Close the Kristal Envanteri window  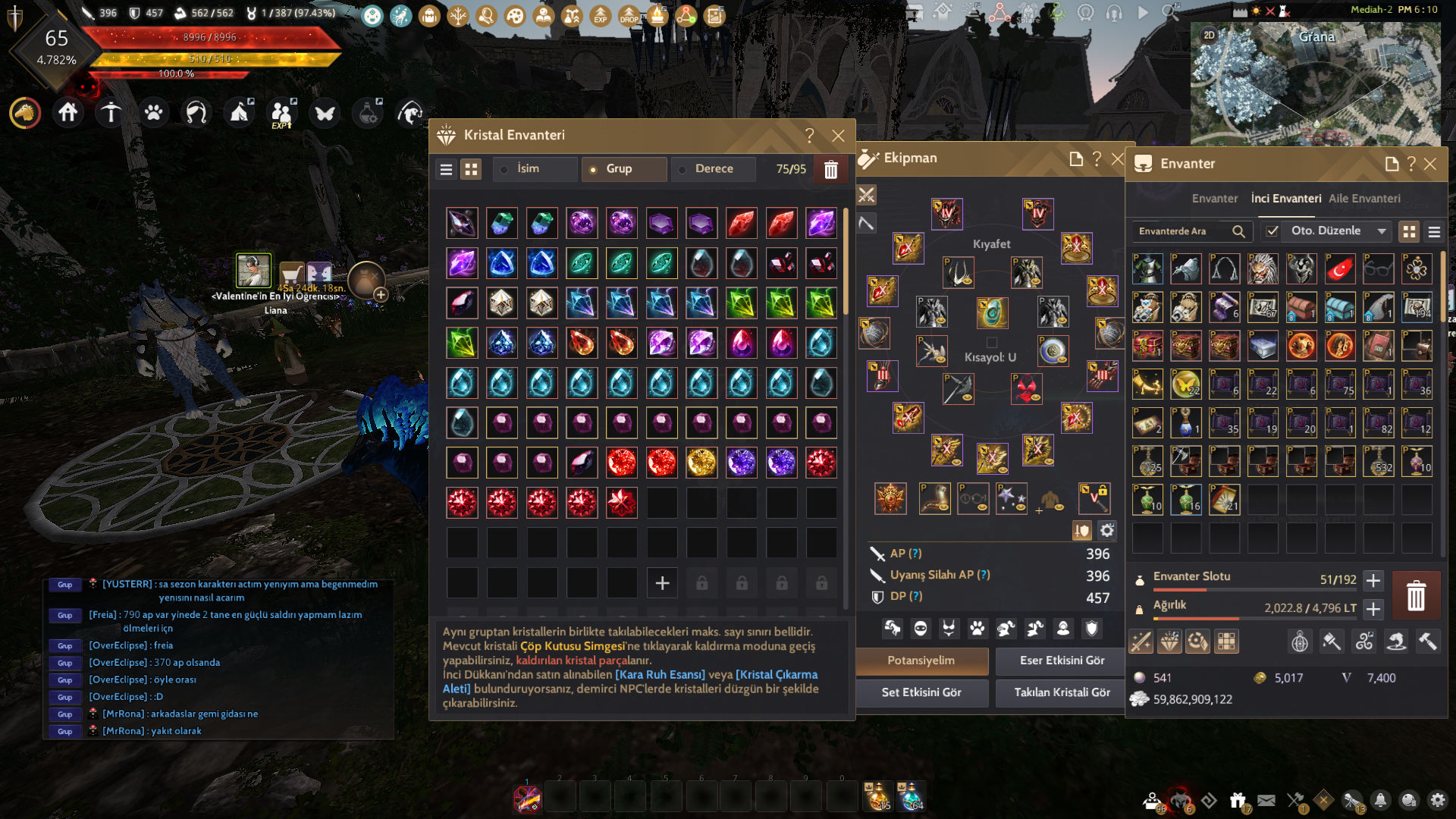coord(838,136)
